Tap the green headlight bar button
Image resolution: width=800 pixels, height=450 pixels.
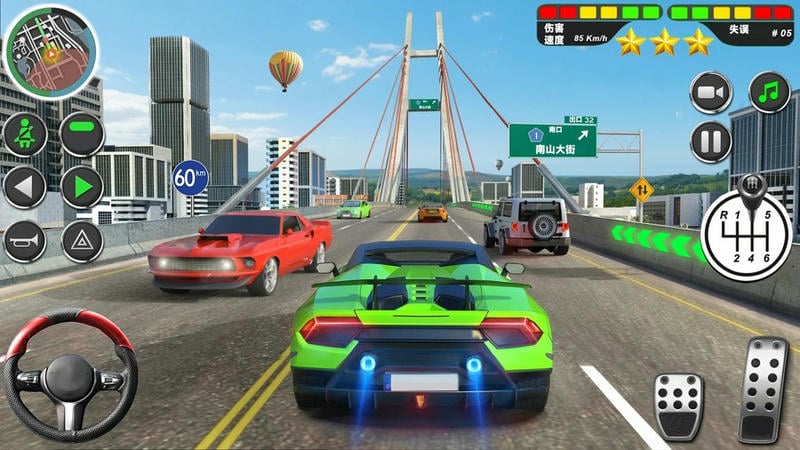[x=82, y=134]
